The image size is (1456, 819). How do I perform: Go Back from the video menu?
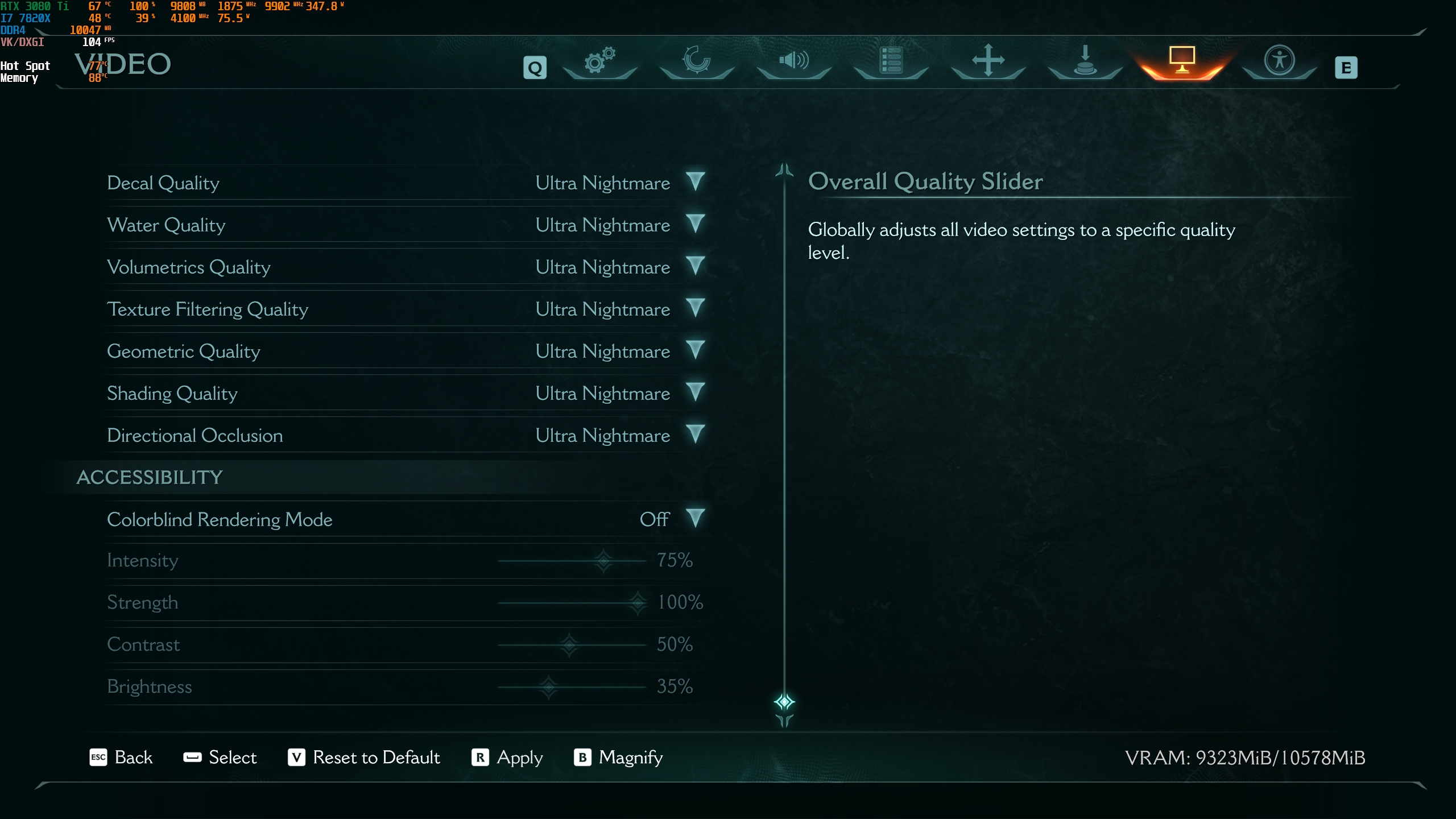click(x=121, y=758)
